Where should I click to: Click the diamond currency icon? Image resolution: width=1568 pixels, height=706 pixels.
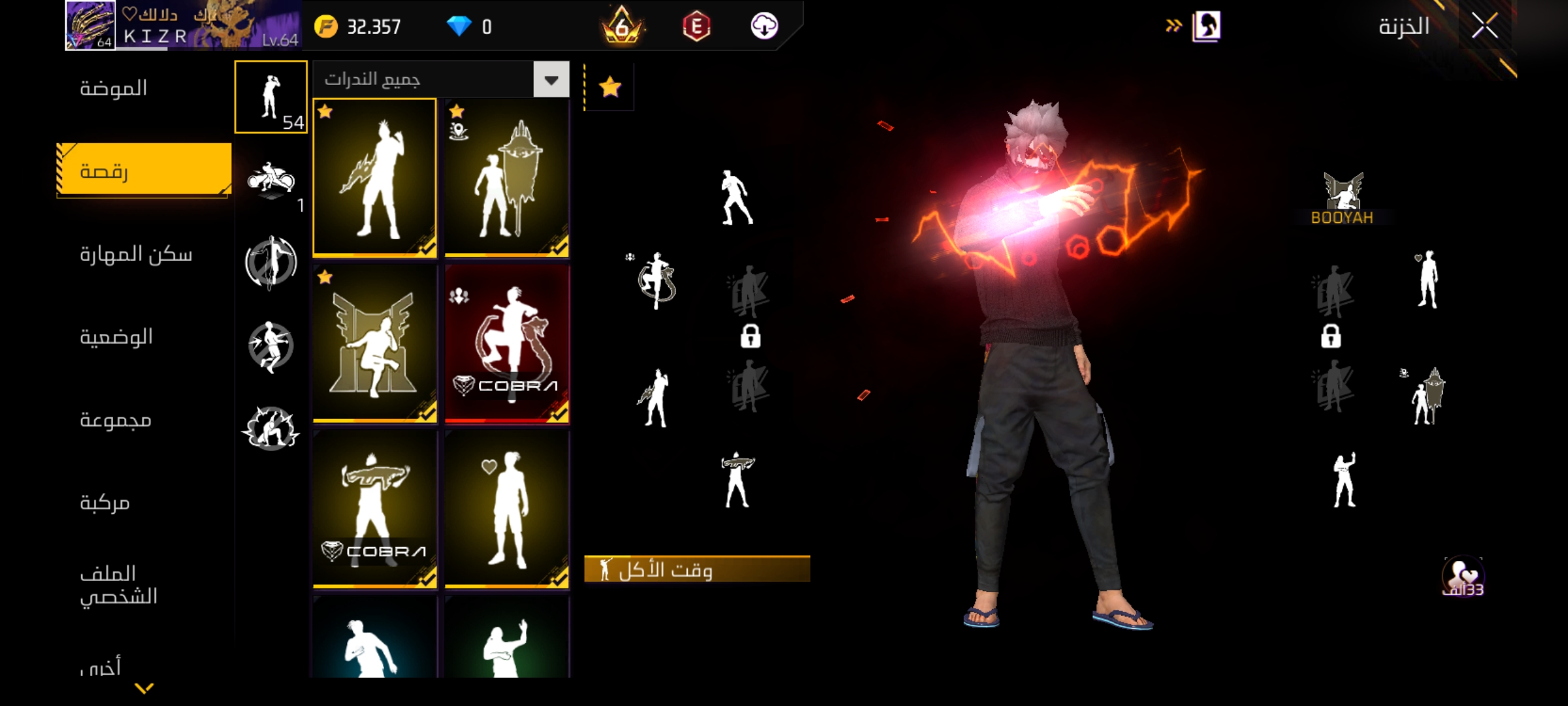coord(459,27)
